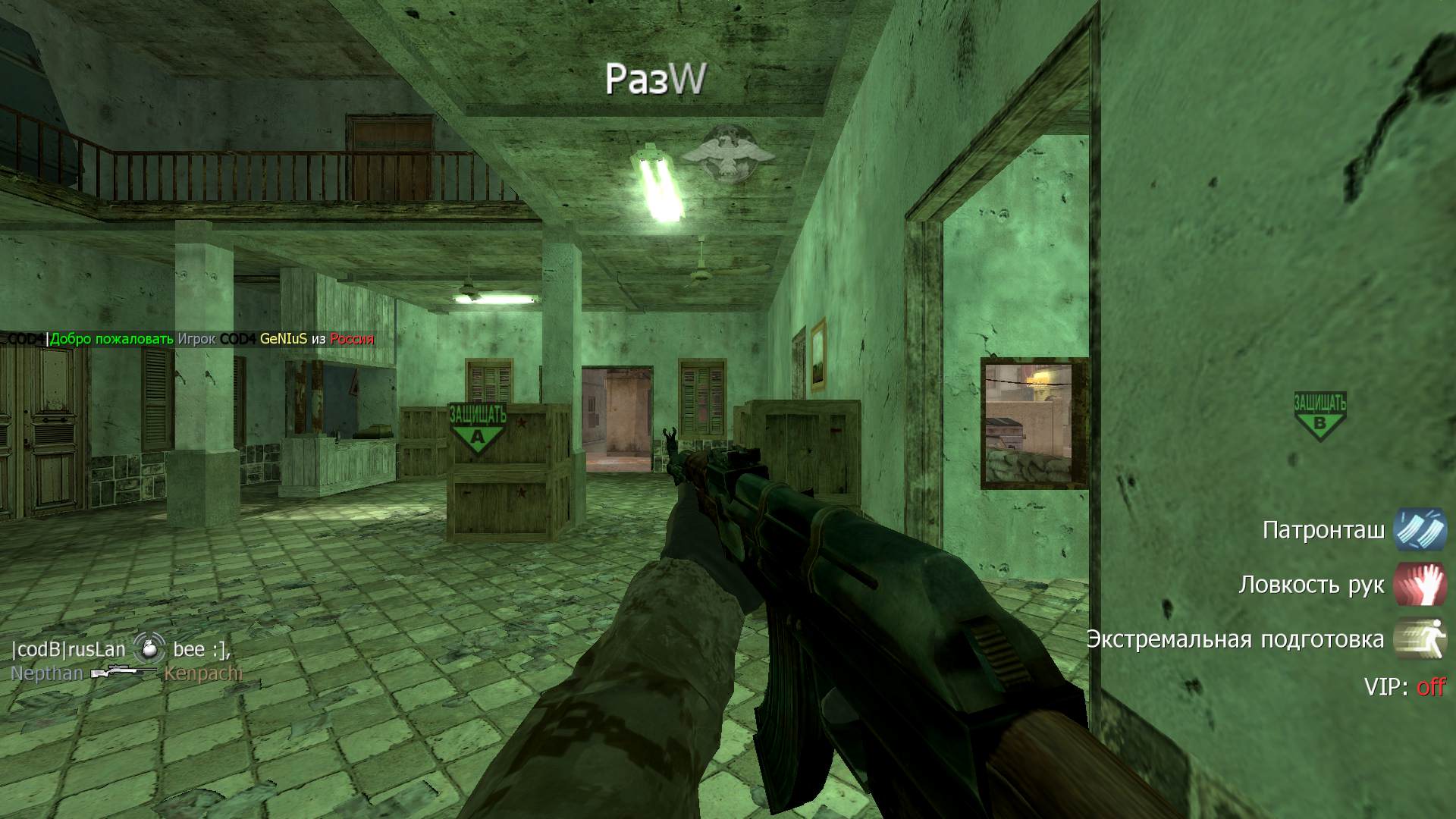Select the Защищать A objective marker
This screenshot has width=1456, height=819.
click(478, 428)
